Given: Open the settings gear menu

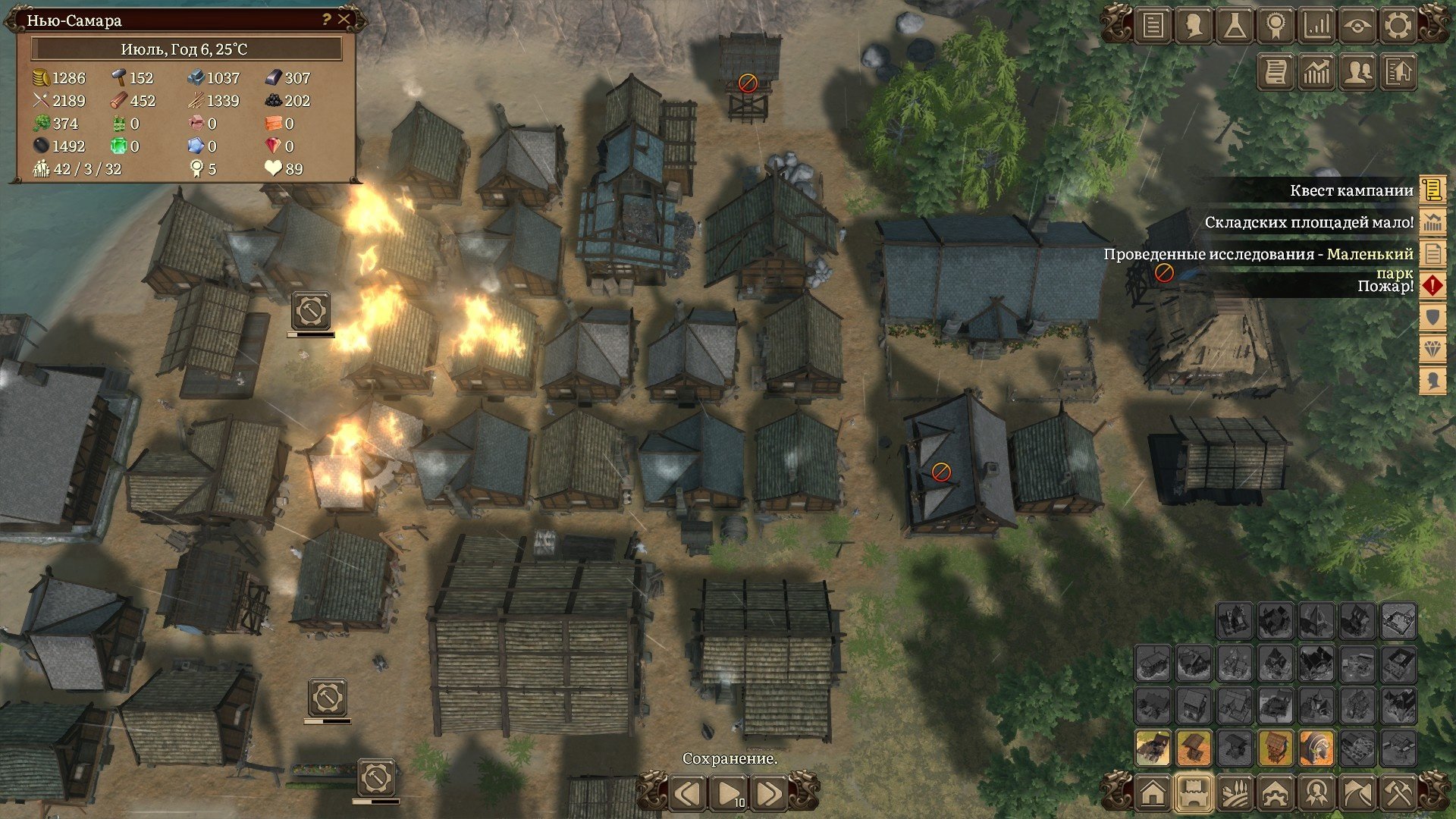Looking at the screenshot, I should click(1398, 26).
